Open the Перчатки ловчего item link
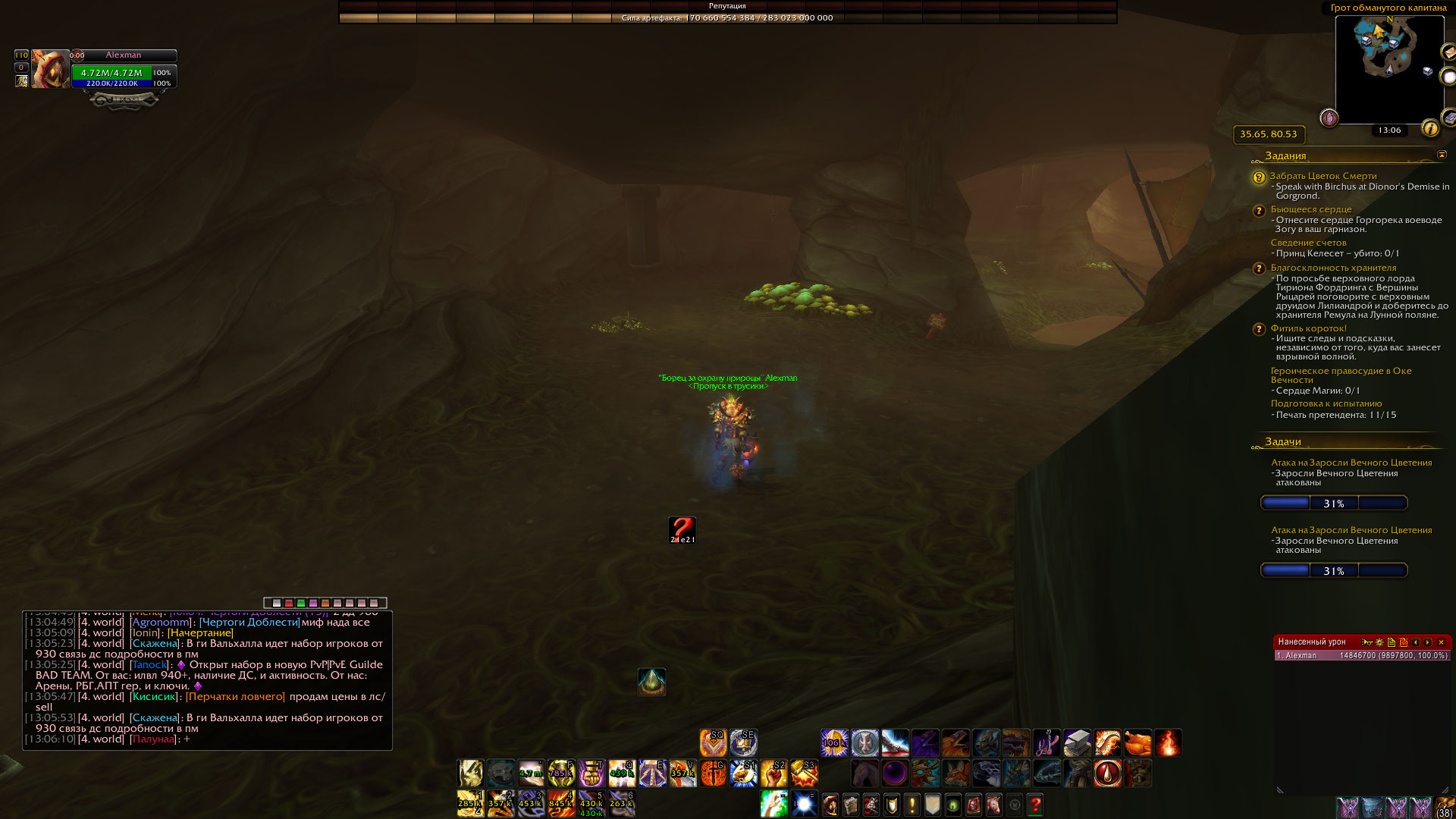Viewport: 1456px width, 819px height. (236, 697)
